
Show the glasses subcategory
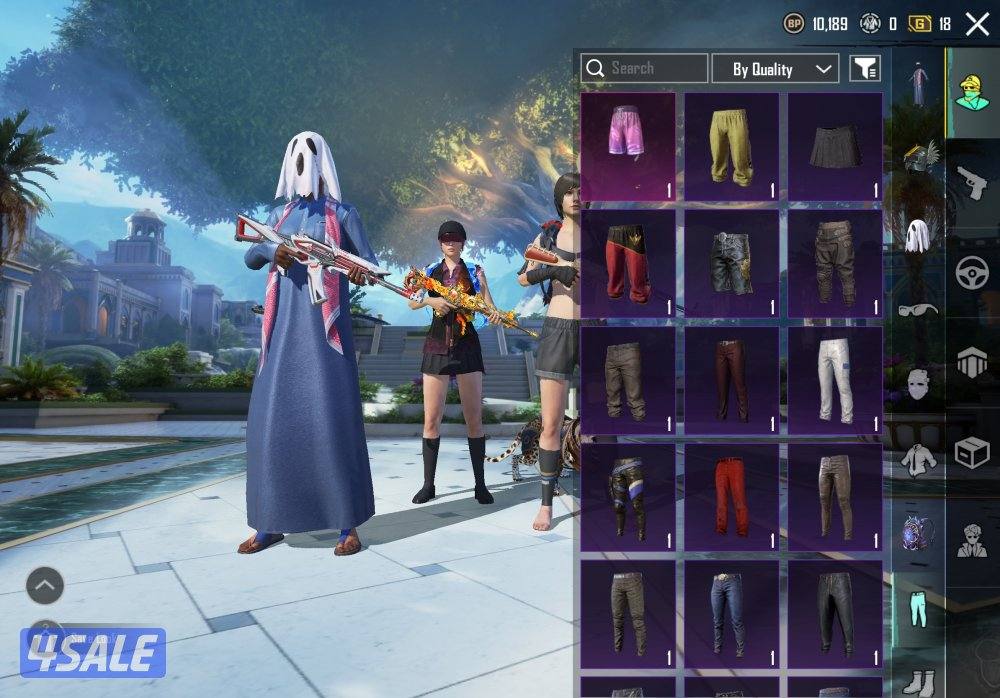point(918,309)
